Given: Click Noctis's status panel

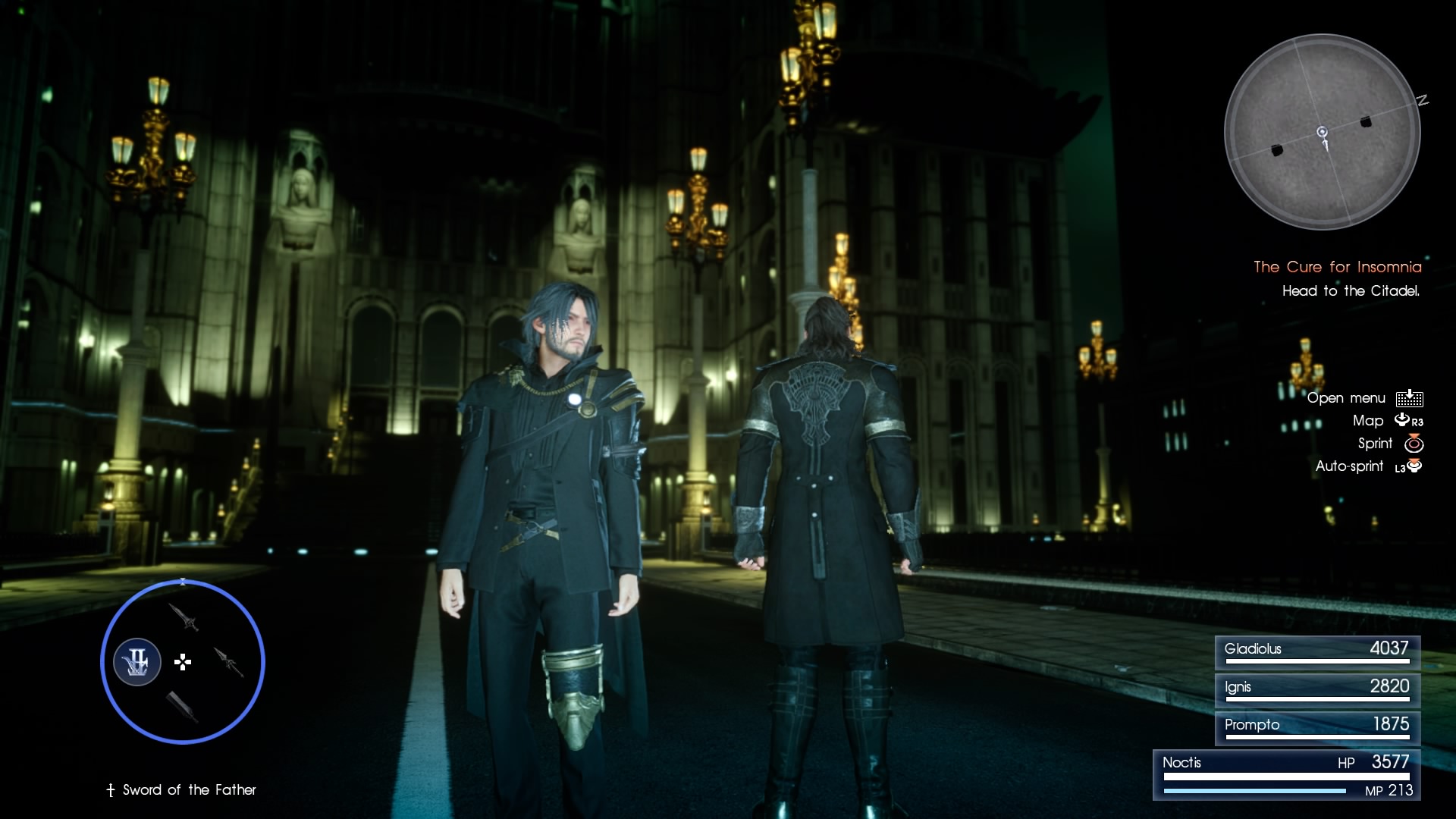Looking at the screenshot, I should point(1286,775).
